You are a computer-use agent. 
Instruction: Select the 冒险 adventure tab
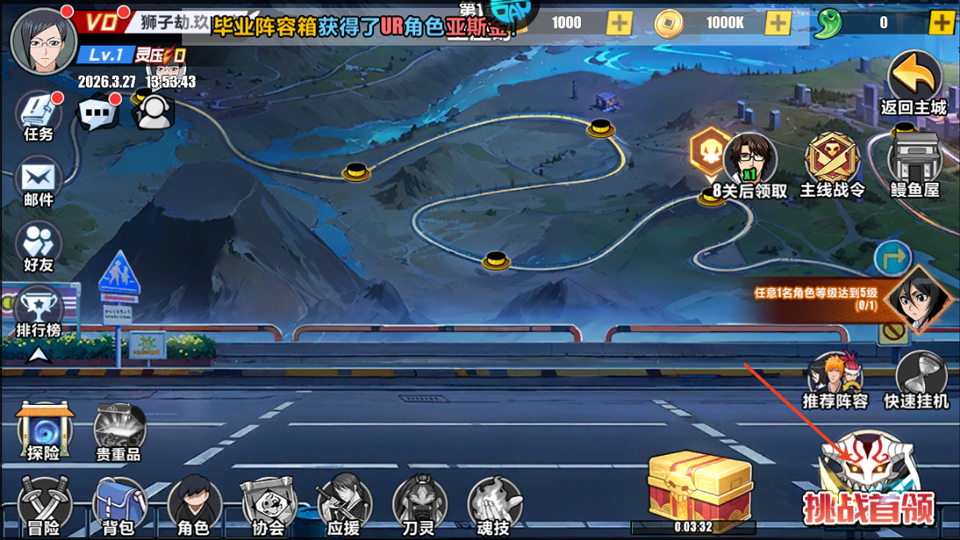point(43,503)
